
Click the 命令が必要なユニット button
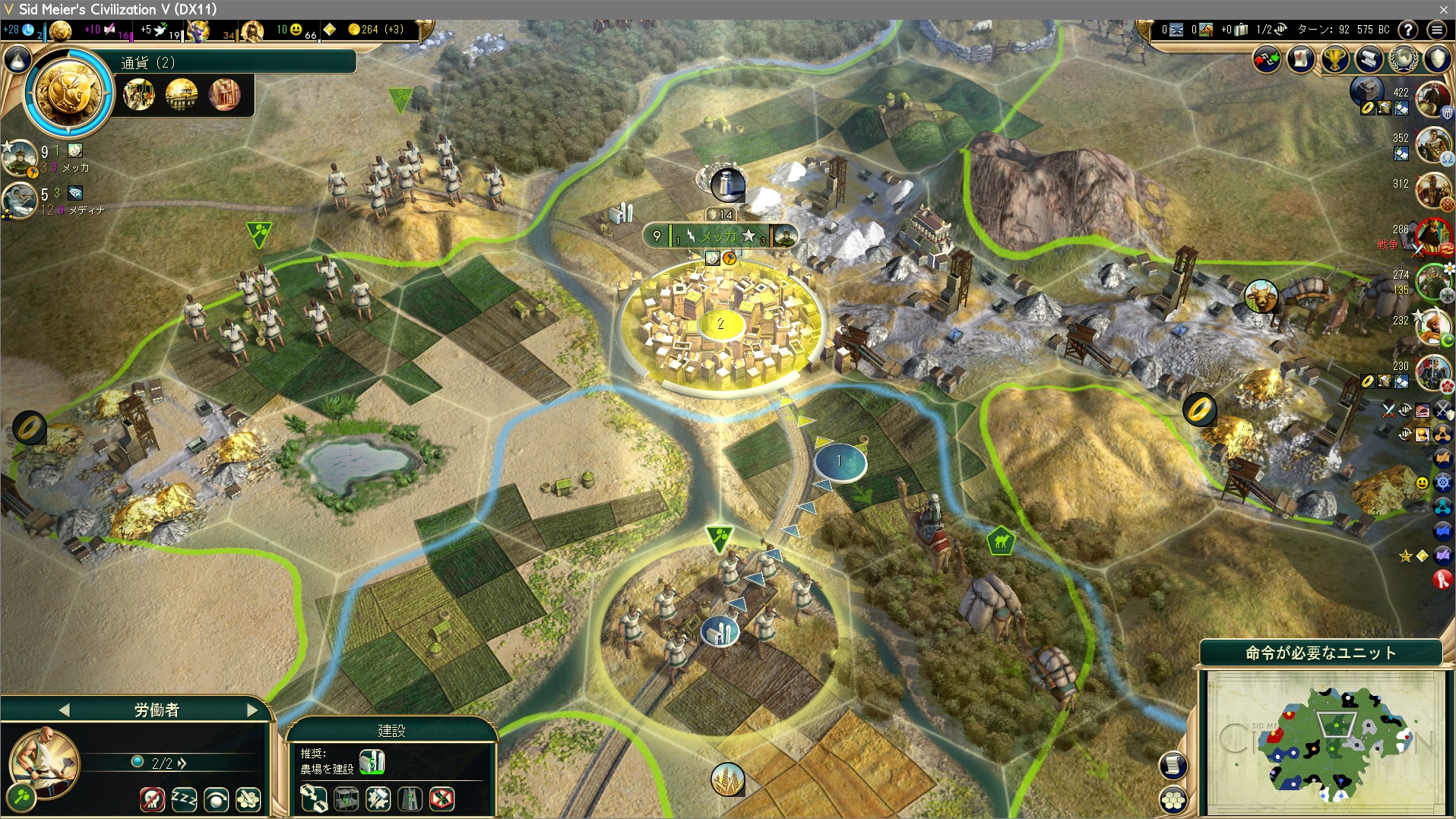(x=1320, y=653)
